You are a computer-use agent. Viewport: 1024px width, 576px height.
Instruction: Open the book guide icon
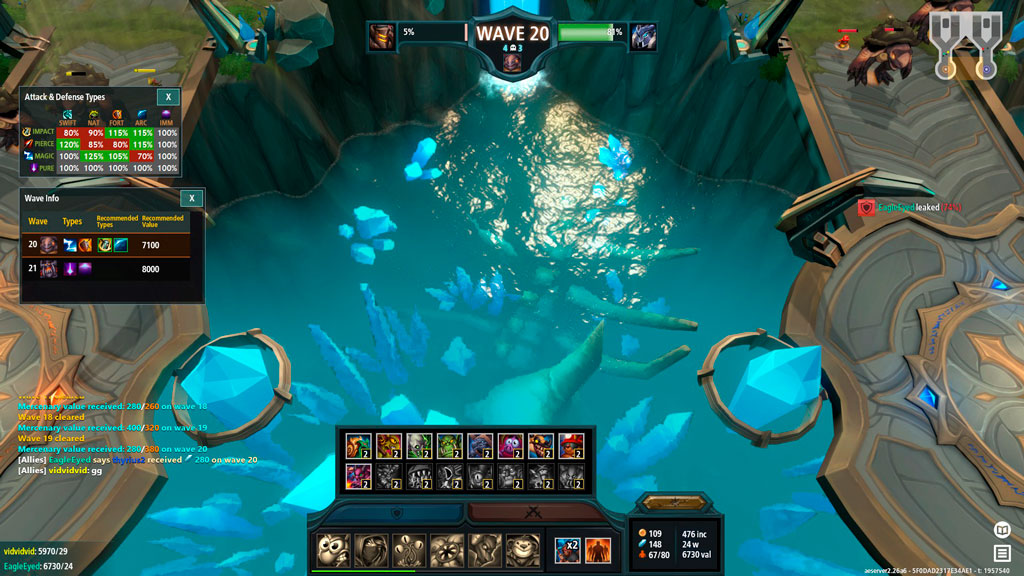coord(1001,529)
